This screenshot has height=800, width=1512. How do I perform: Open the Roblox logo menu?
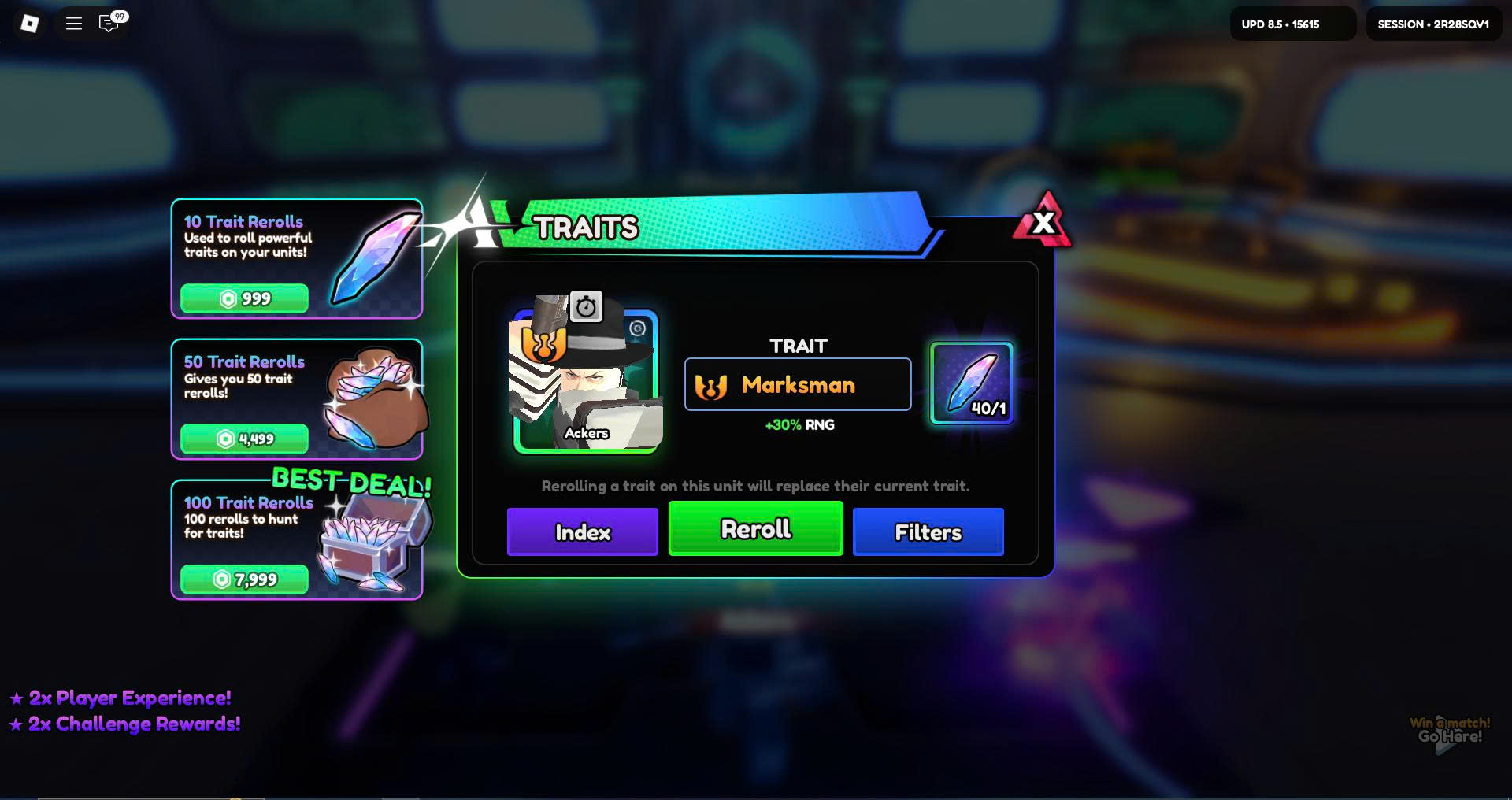29,24
